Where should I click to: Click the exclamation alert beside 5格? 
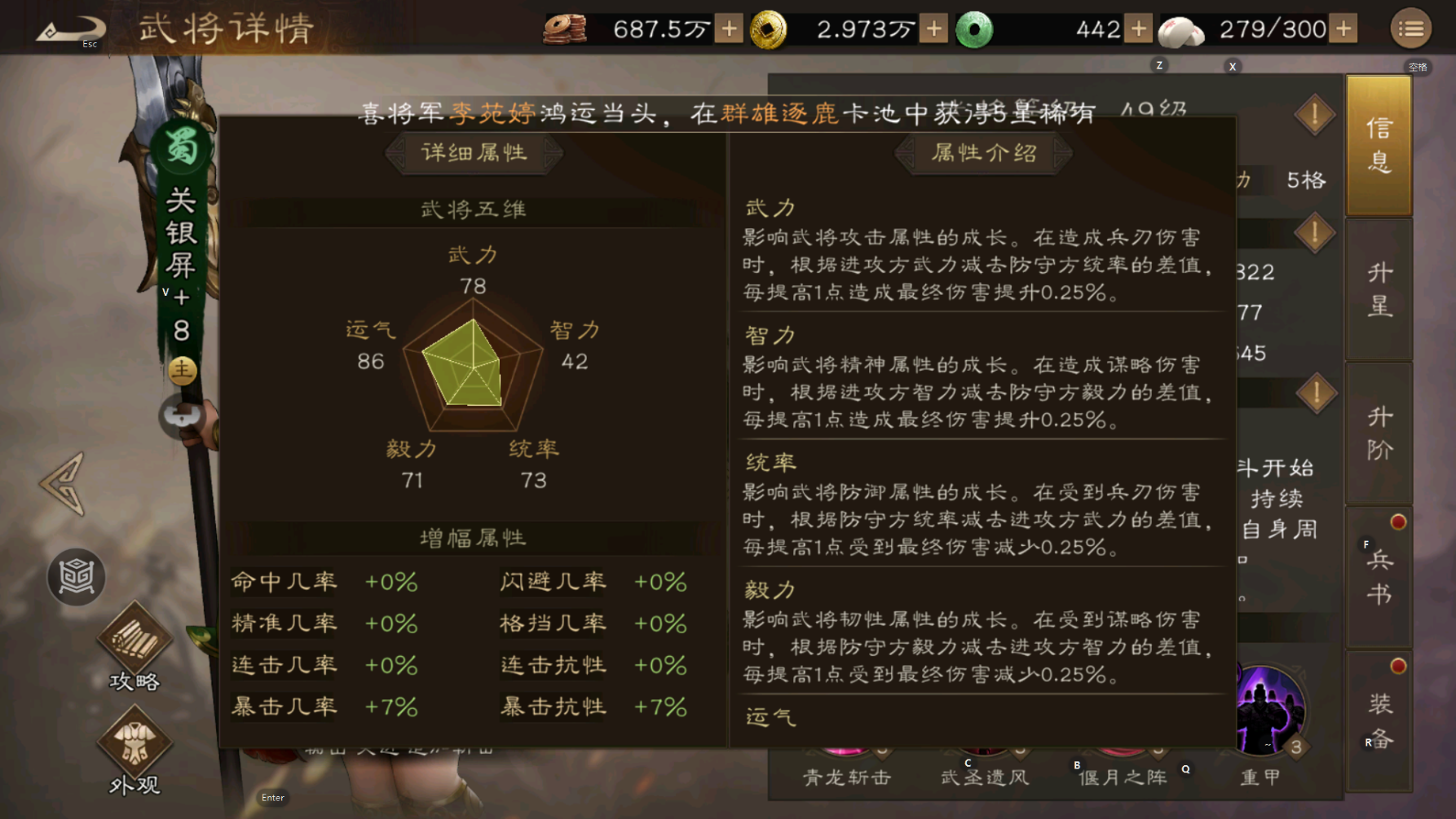1314,115
